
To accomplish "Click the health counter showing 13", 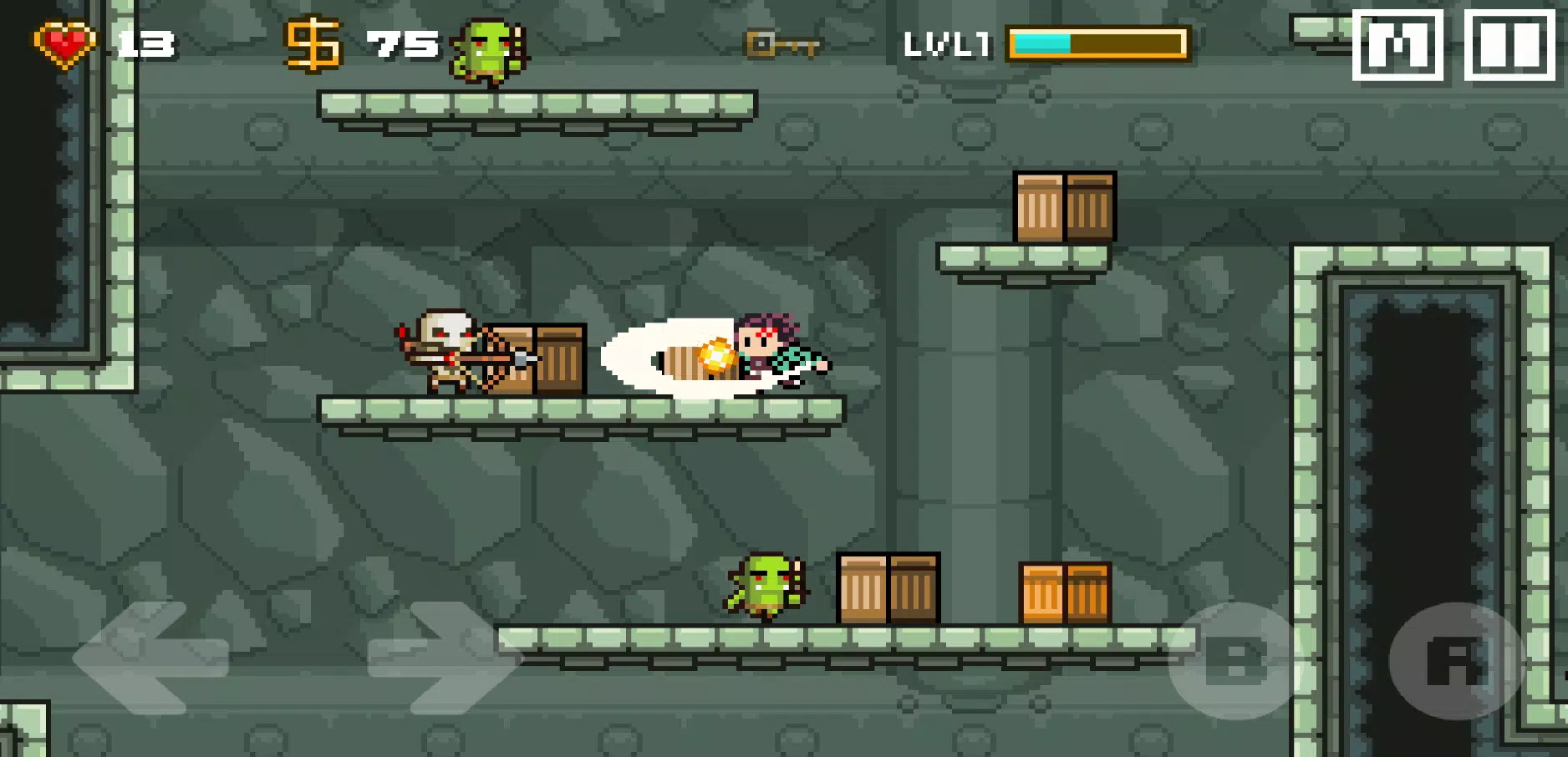I will (x=148, y=43).
